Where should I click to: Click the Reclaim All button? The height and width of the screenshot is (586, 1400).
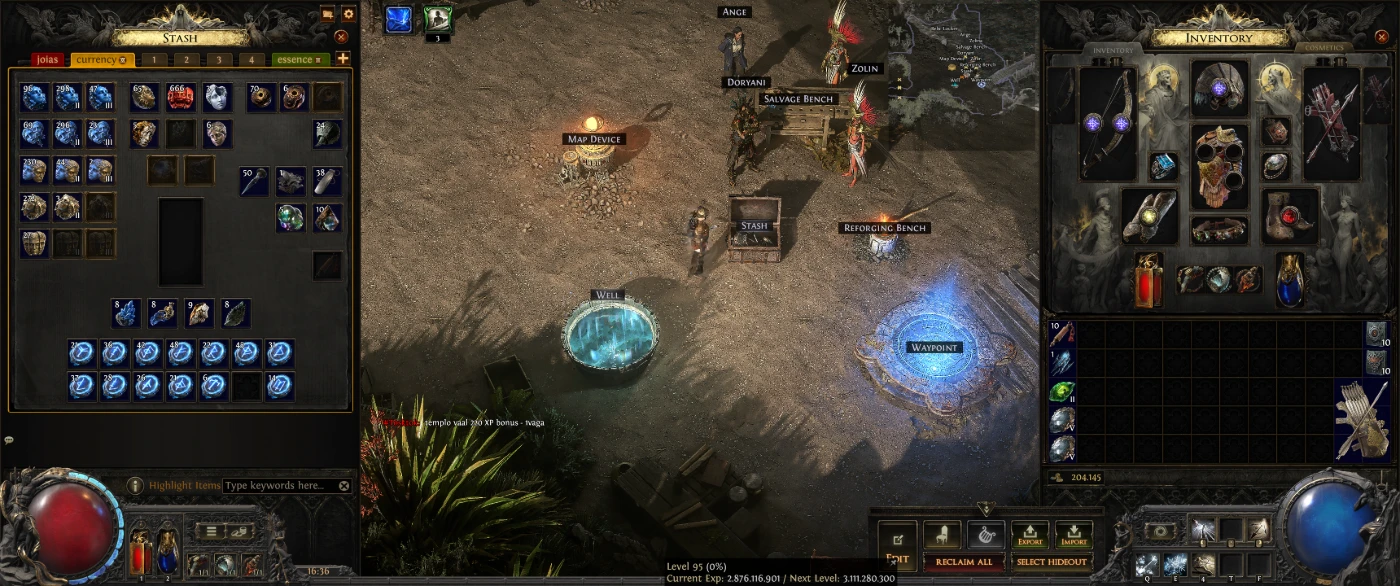pyautogui.click(x=964, y=562)
